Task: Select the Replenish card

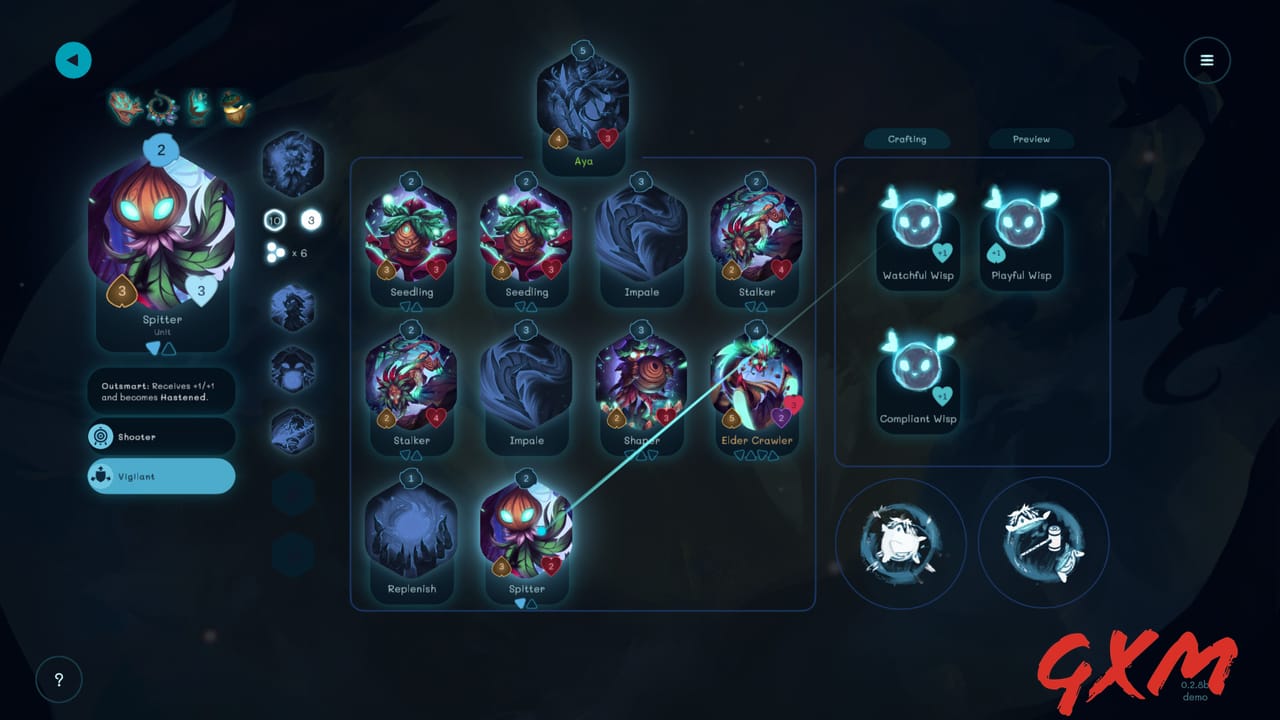Action: 411,536
